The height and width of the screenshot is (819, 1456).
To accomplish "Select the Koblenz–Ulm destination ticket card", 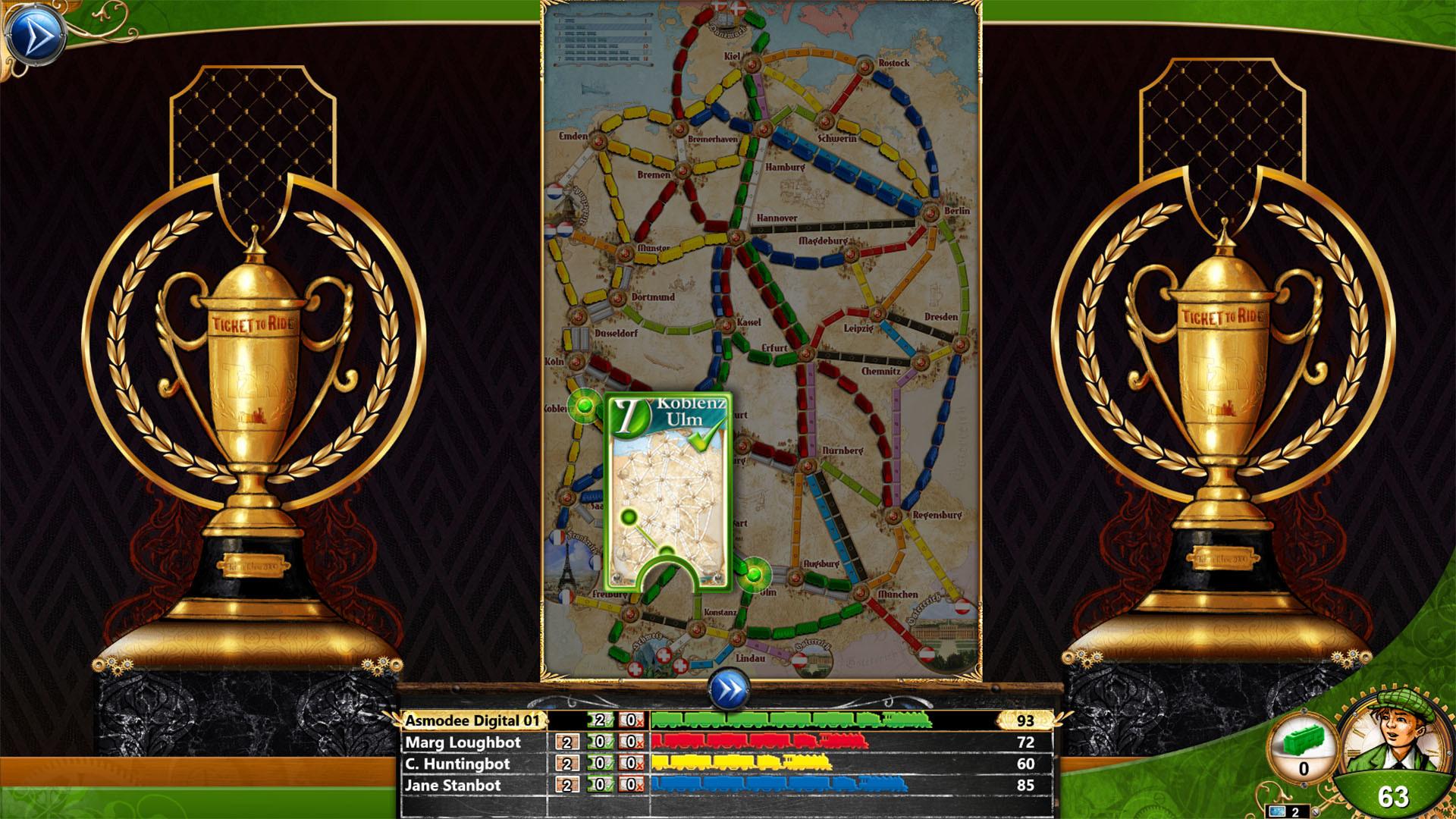I will (x=667, y=485).
